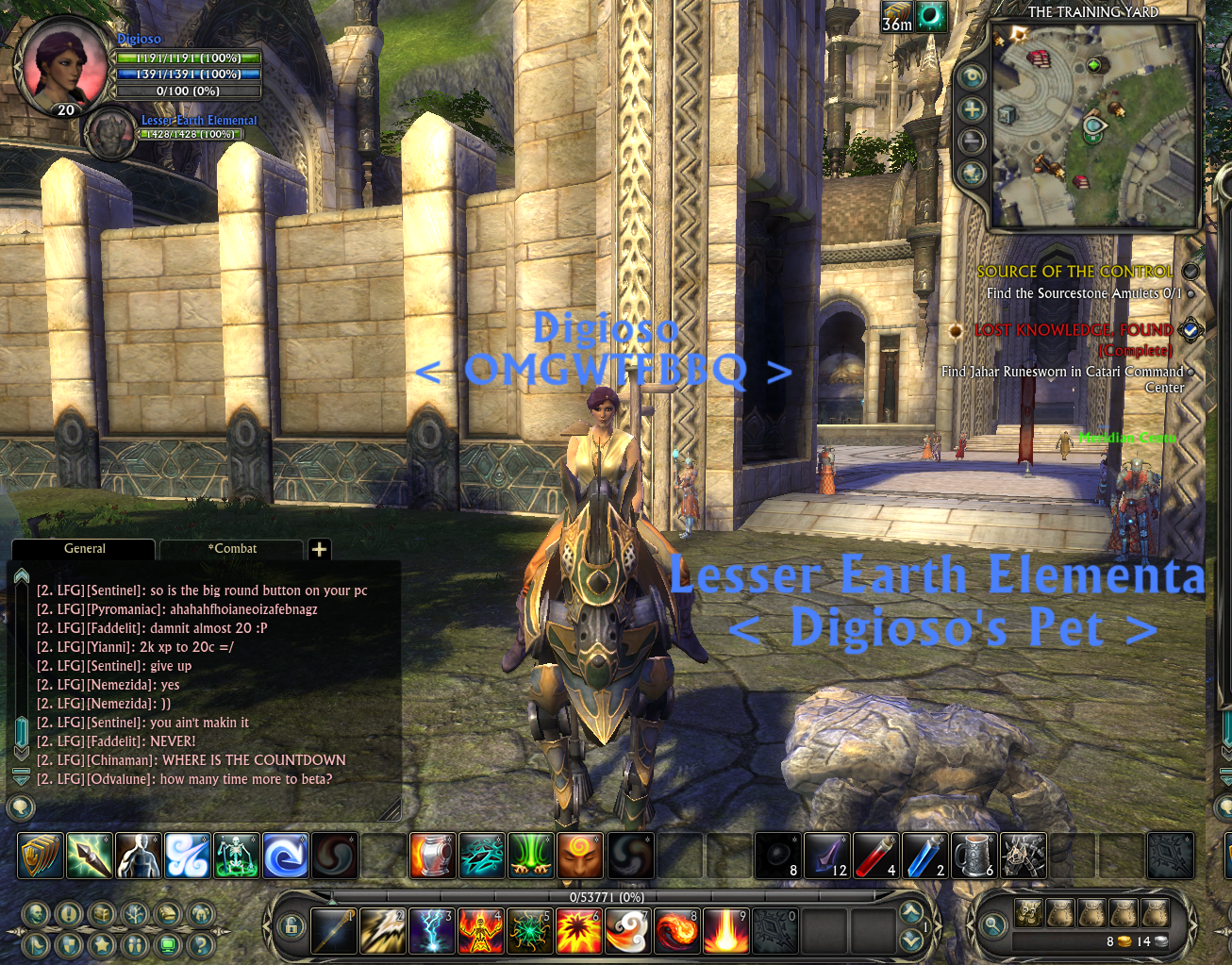1232x965 pixels.
Task: Drink from the tankard item slot
Action: (973, 856)
